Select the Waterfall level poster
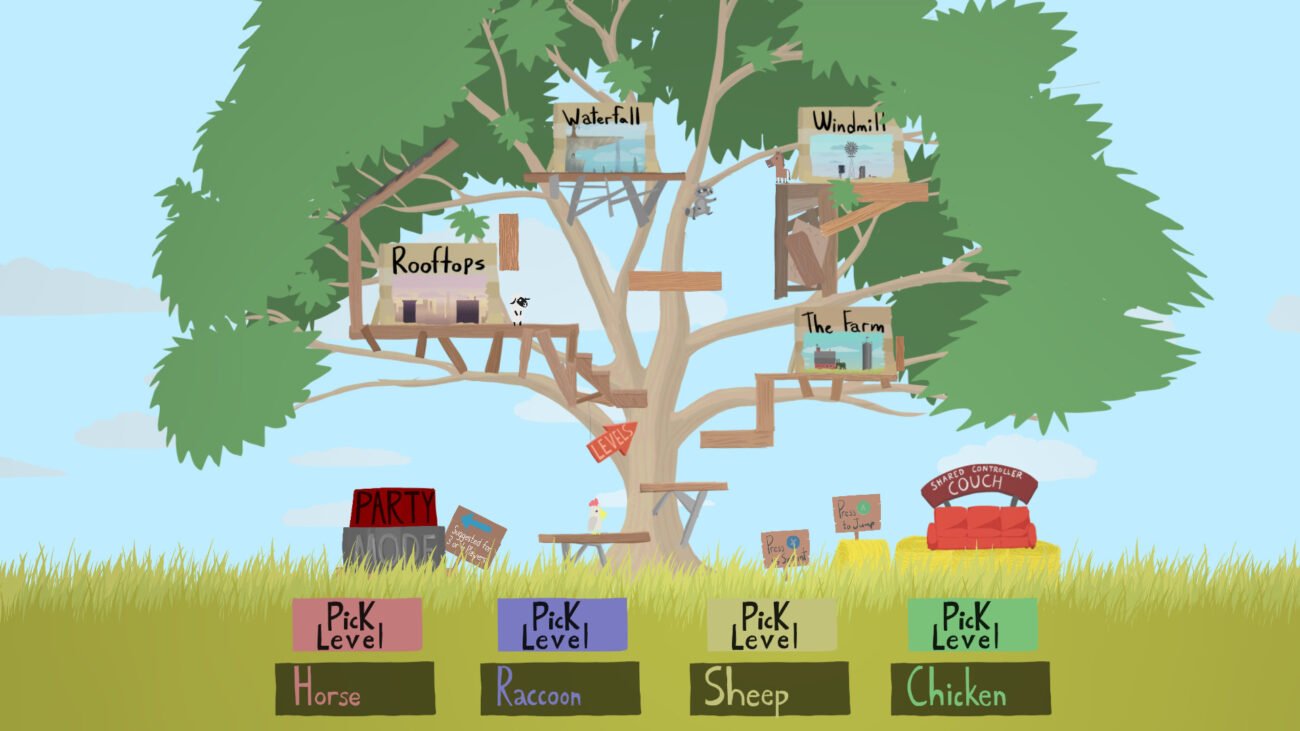 pos(604,140)
